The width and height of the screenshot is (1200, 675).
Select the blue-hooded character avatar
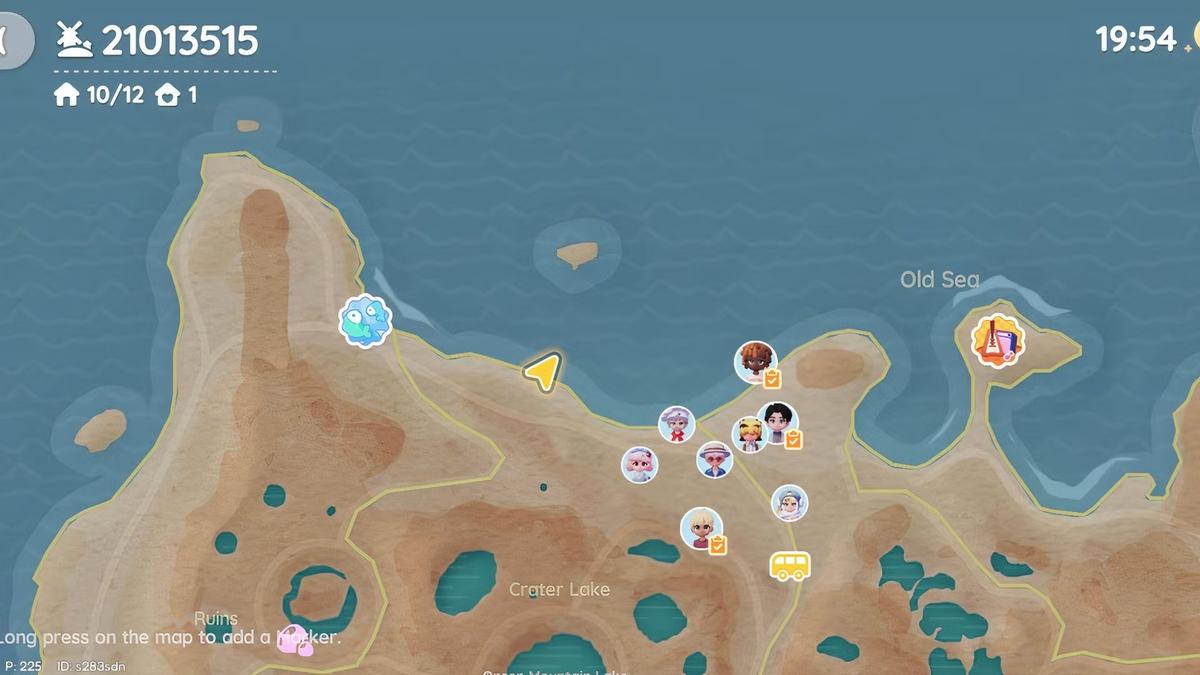tap(789, 502)
